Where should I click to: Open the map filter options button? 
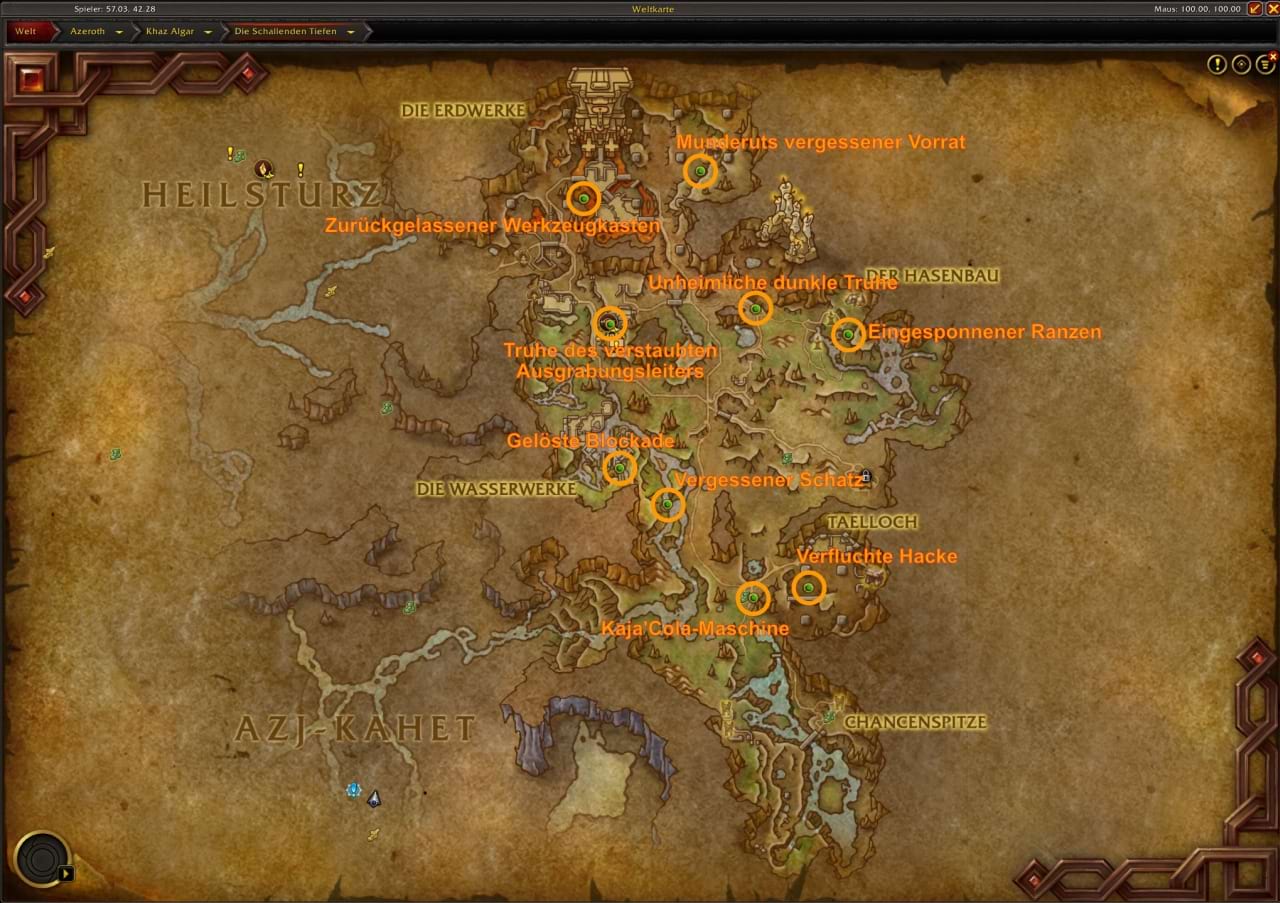1266,65
